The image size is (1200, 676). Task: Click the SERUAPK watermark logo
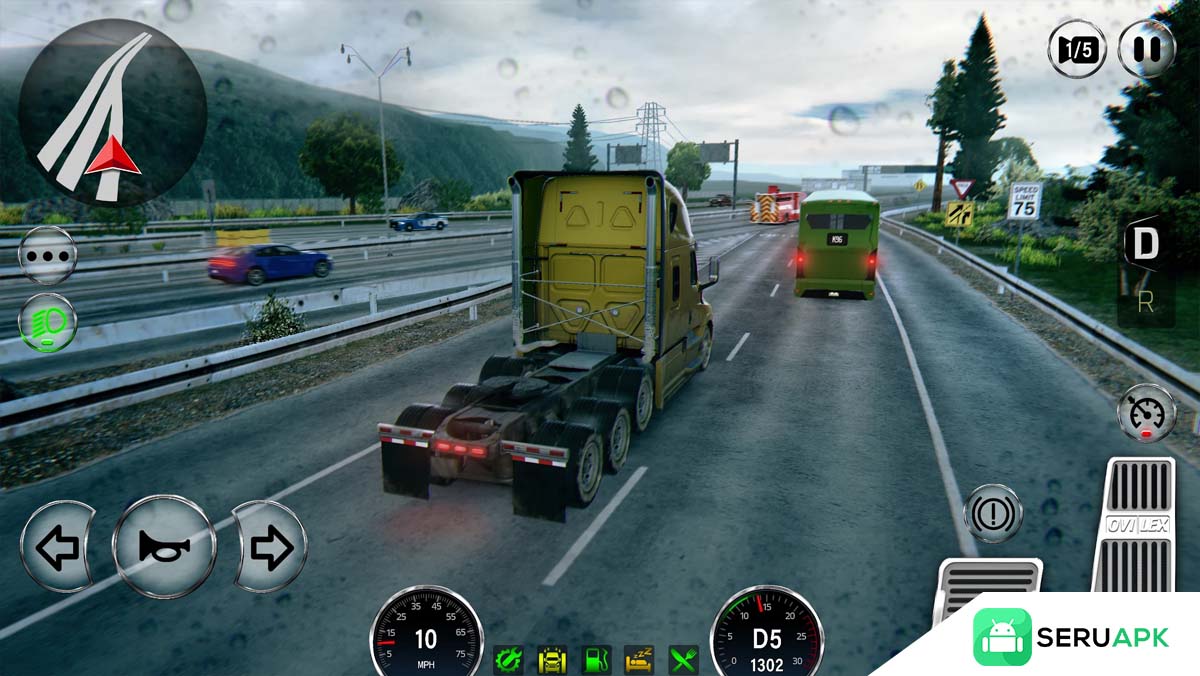[1070, 637]
